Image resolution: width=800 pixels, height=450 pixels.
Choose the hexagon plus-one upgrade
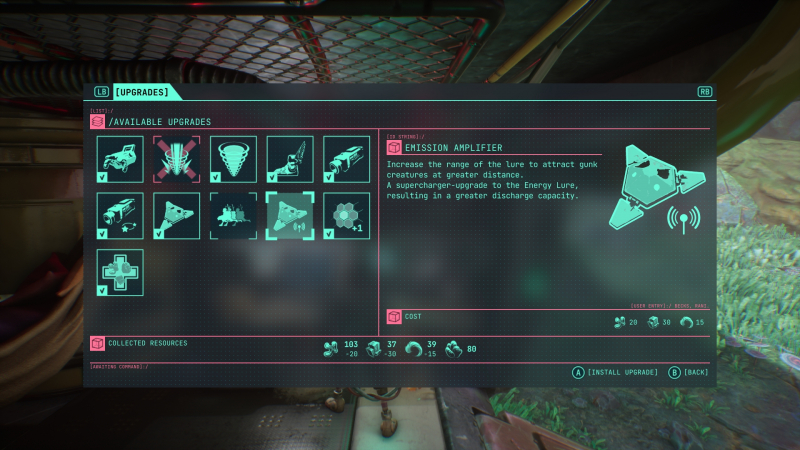point(346,216)
